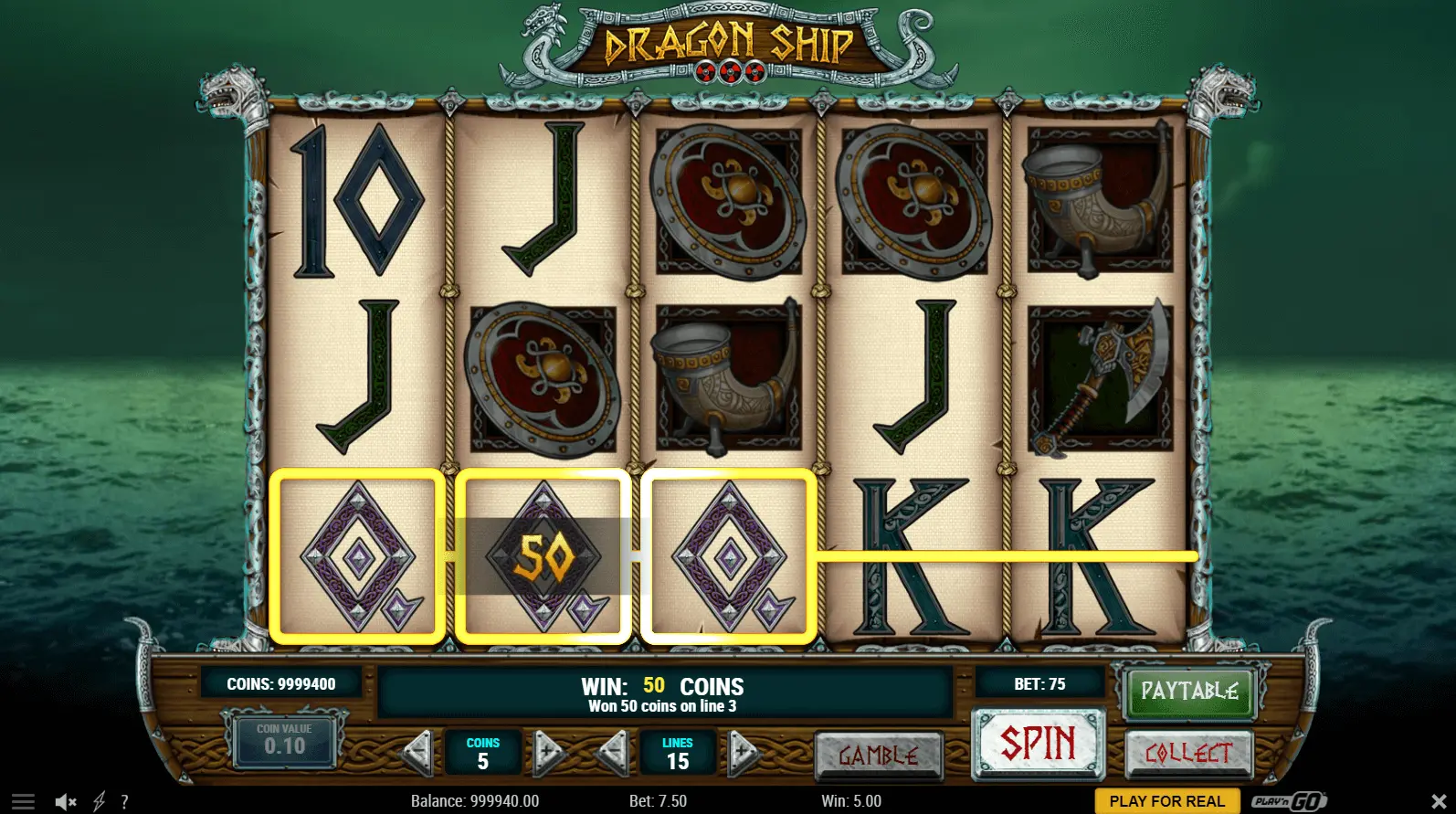Change the coin value
1456x814 pixels.
point(284,740)
